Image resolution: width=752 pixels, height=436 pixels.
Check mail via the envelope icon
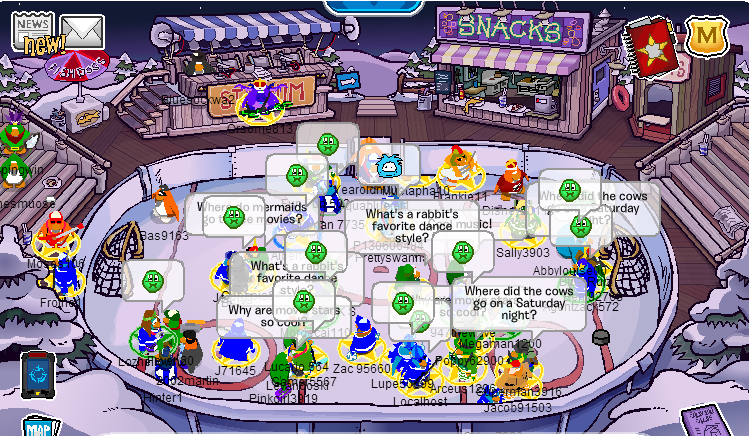pos(82,31)
